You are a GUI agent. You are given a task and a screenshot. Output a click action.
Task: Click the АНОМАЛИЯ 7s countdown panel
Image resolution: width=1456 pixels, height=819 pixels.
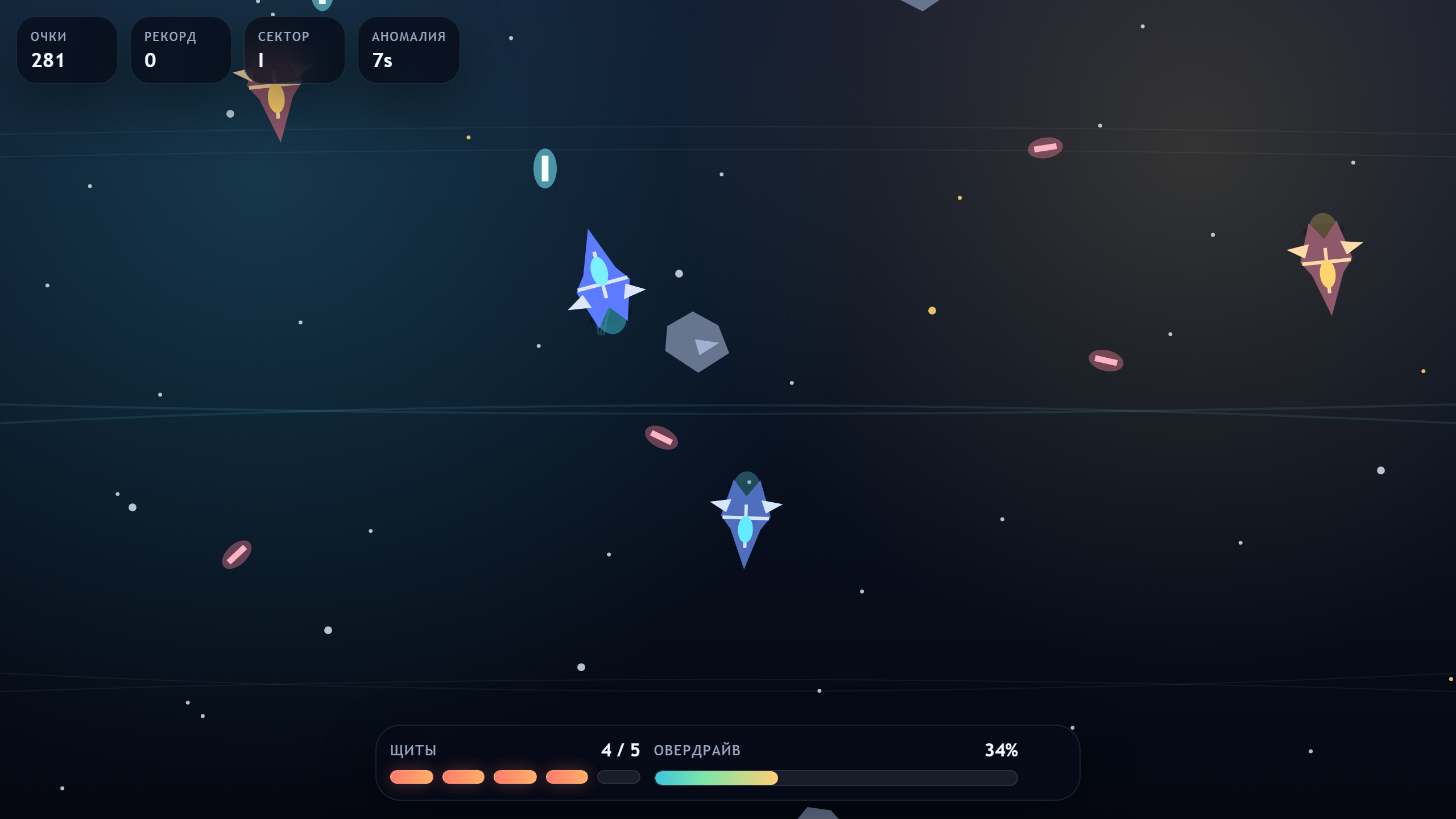408,49
